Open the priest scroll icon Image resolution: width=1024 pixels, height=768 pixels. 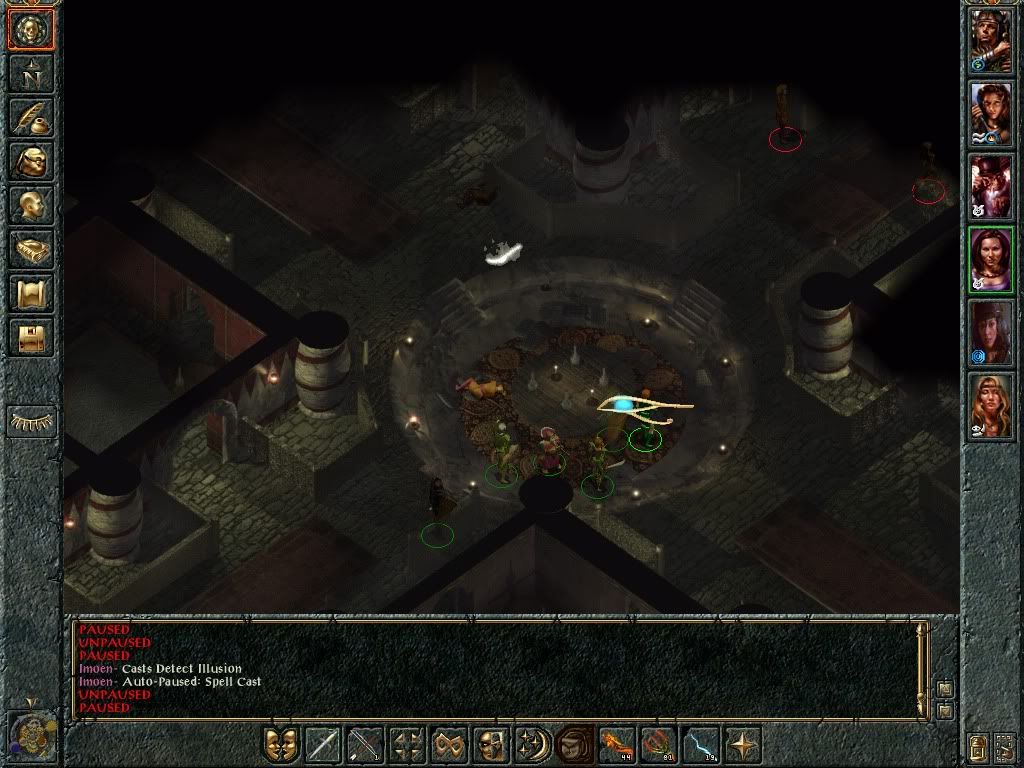31,293
